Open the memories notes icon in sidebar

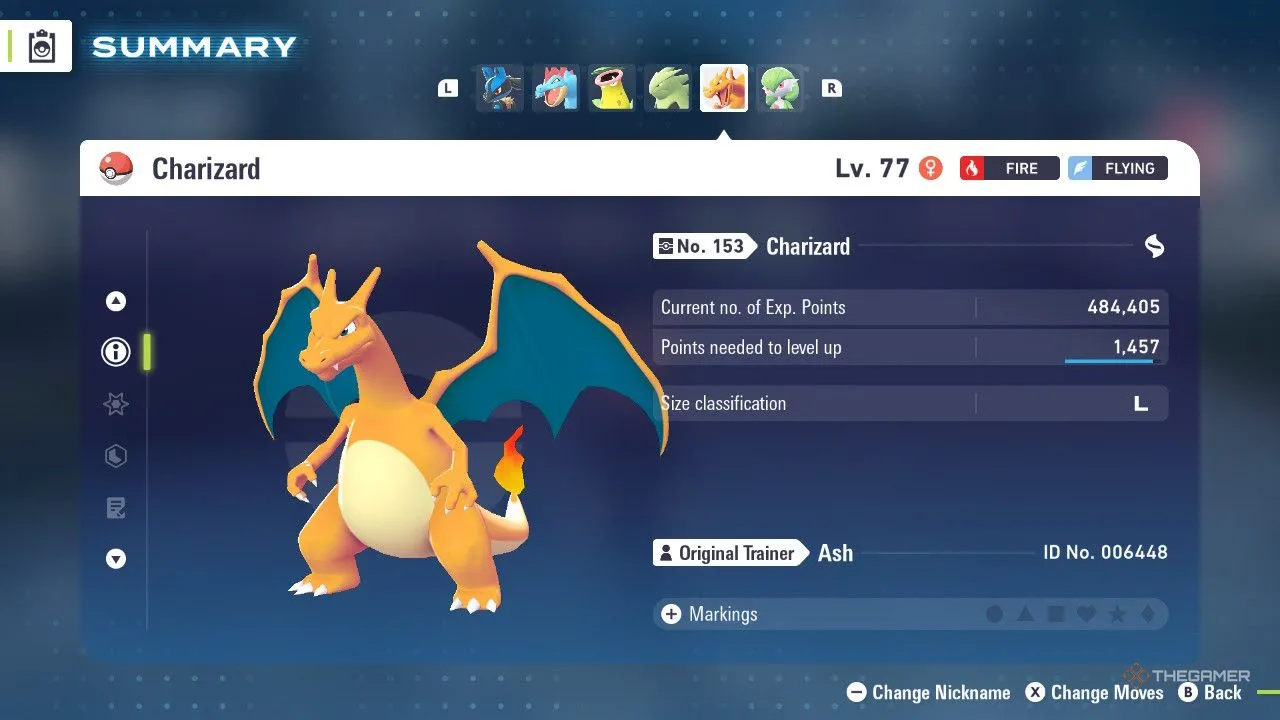coord(115,507)
